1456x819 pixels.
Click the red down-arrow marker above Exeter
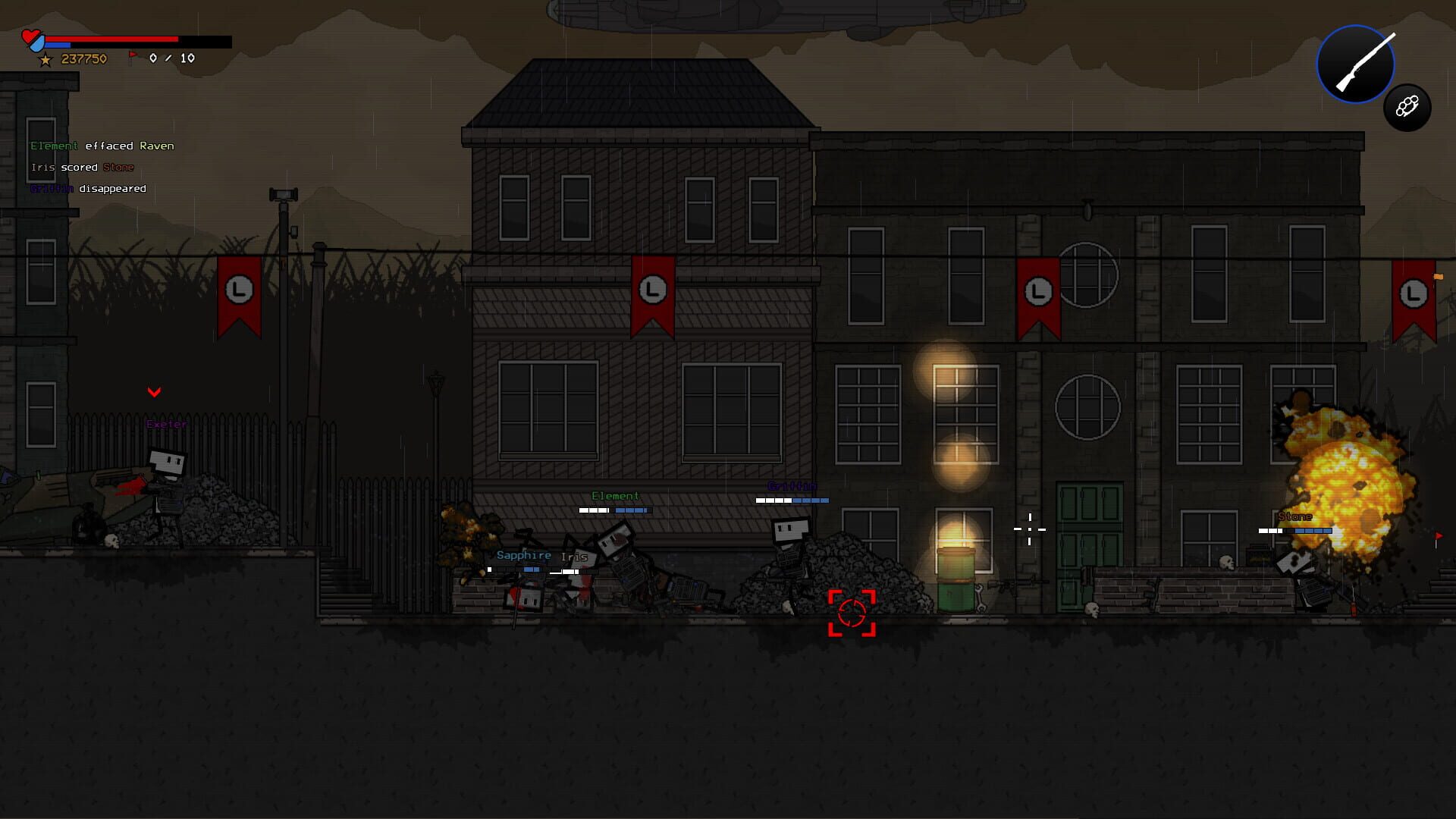pyautogui.click(x=155, y=392)
